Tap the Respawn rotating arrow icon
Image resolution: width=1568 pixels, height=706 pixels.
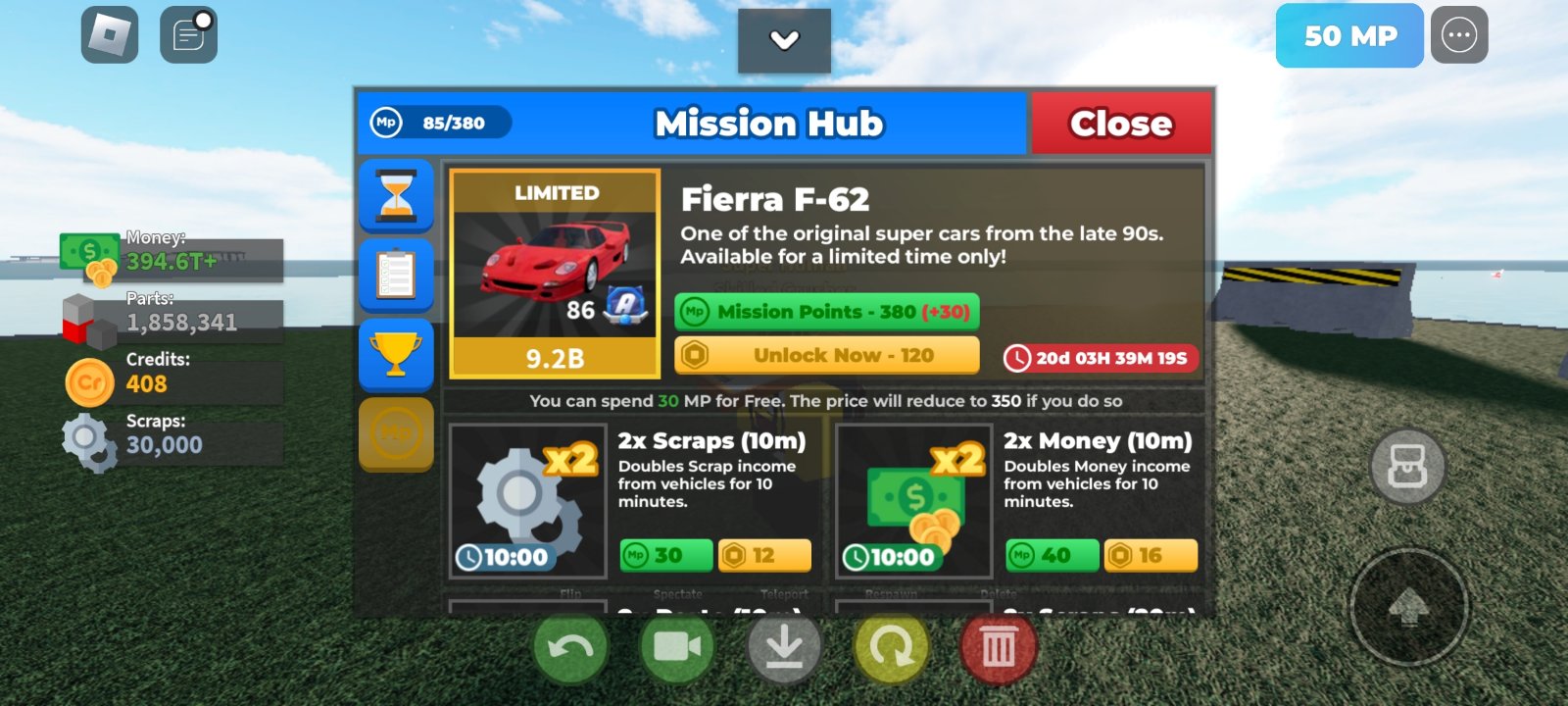890,646
